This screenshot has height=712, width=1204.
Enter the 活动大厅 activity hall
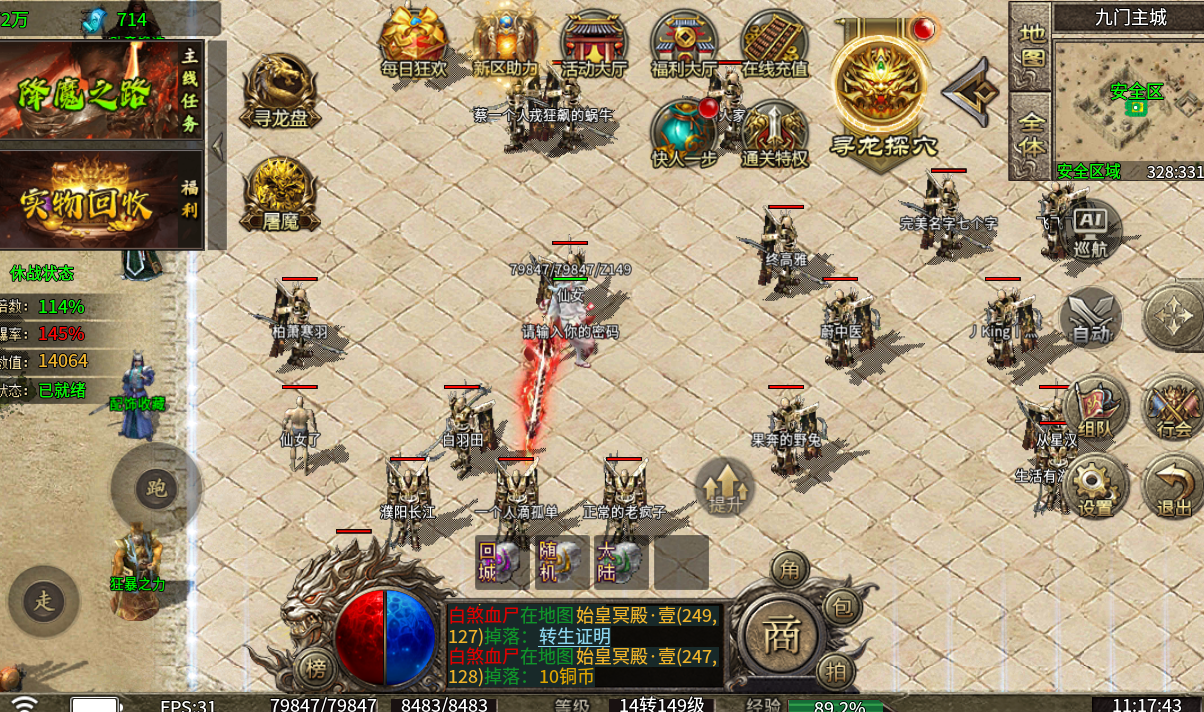pyautogui.click(x=594, y=42)
